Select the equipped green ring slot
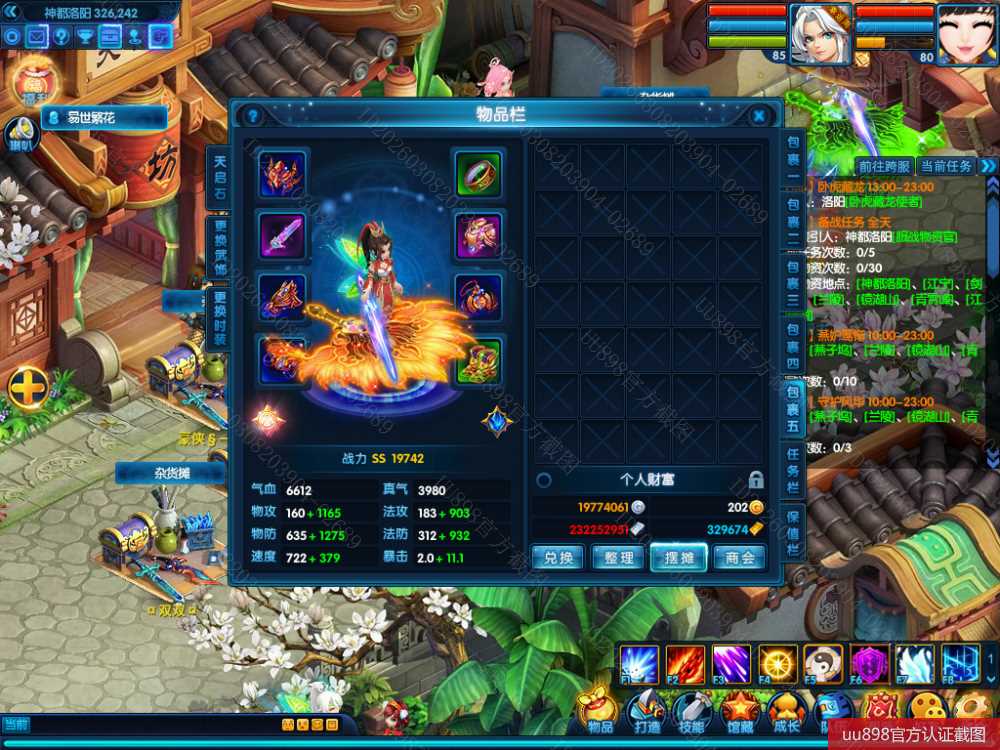 pos(479,174)
